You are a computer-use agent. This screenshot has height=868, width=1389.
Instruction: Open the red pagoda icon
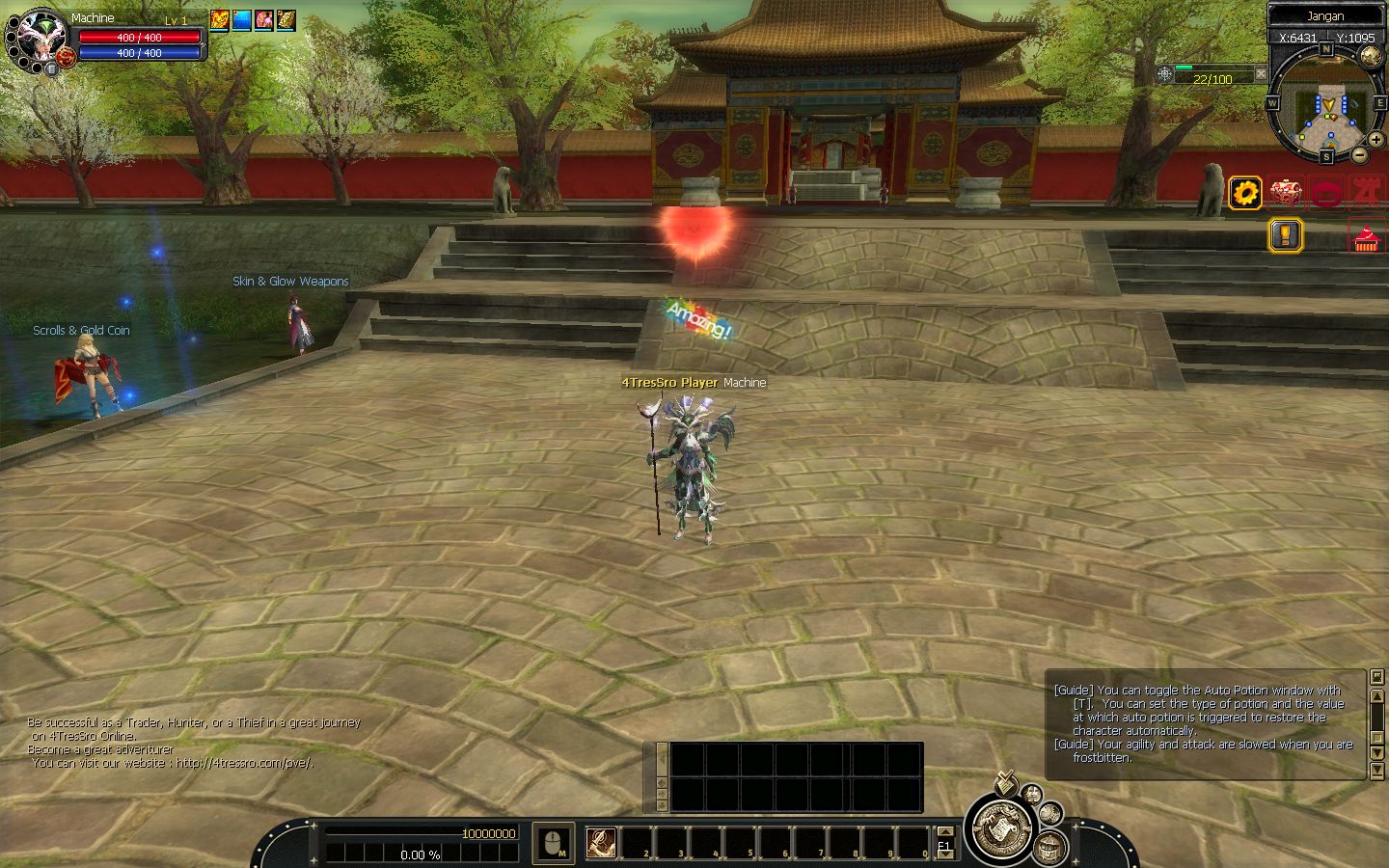coord(1363,237)
